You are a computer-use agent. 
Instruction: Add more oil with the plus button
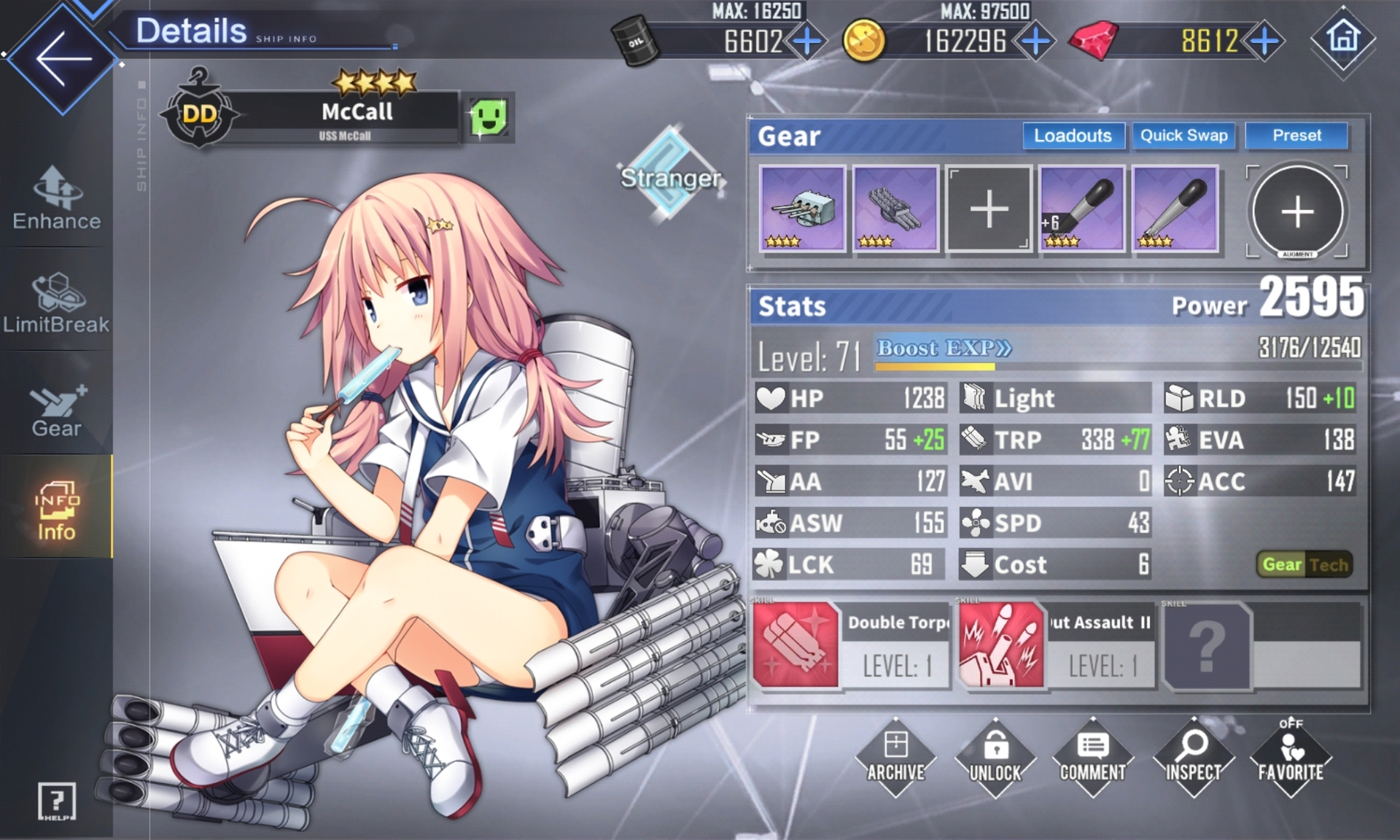[x=807, y=42]
